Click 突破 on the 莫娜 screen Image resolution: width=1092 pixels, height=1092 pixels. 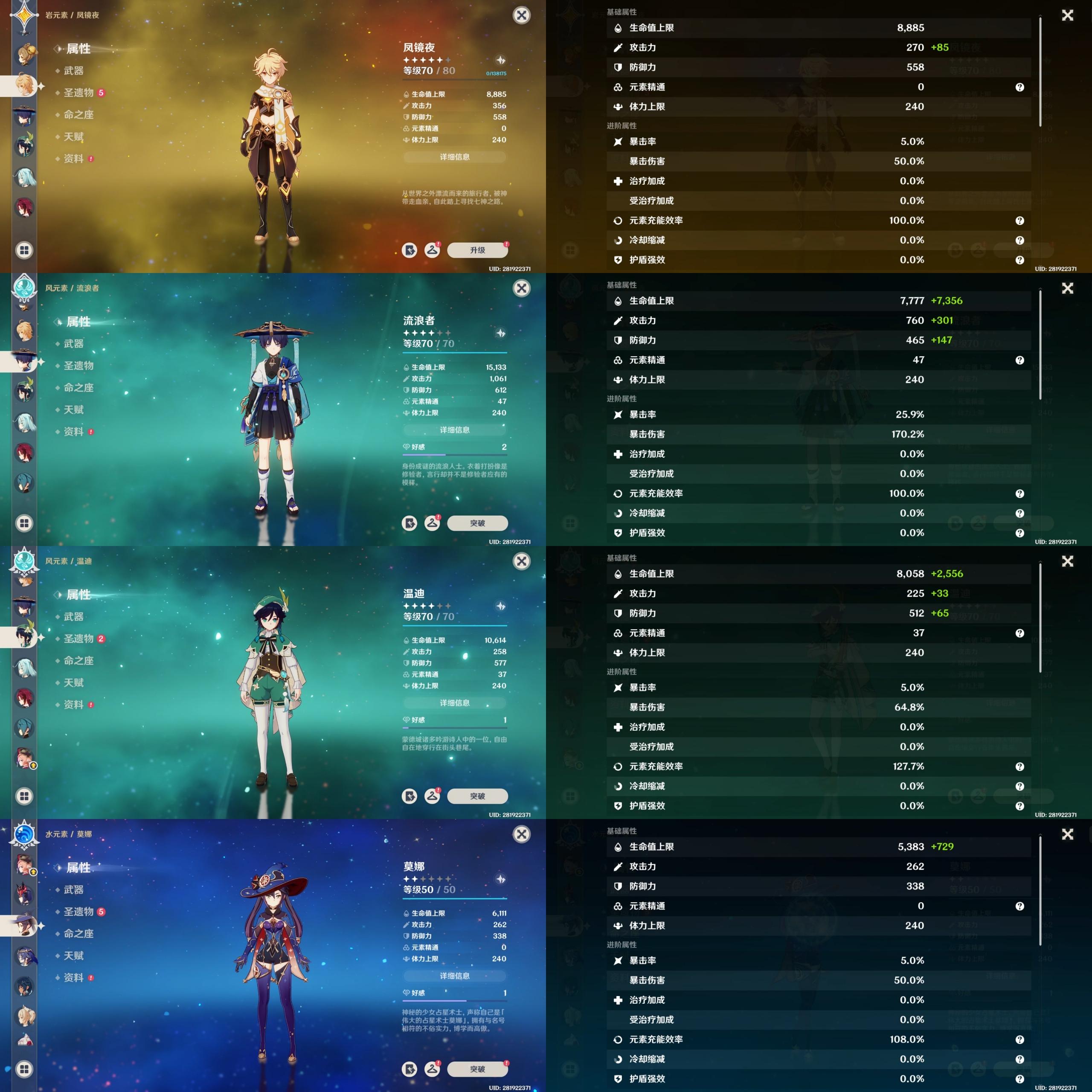[x=477, y=1069]
